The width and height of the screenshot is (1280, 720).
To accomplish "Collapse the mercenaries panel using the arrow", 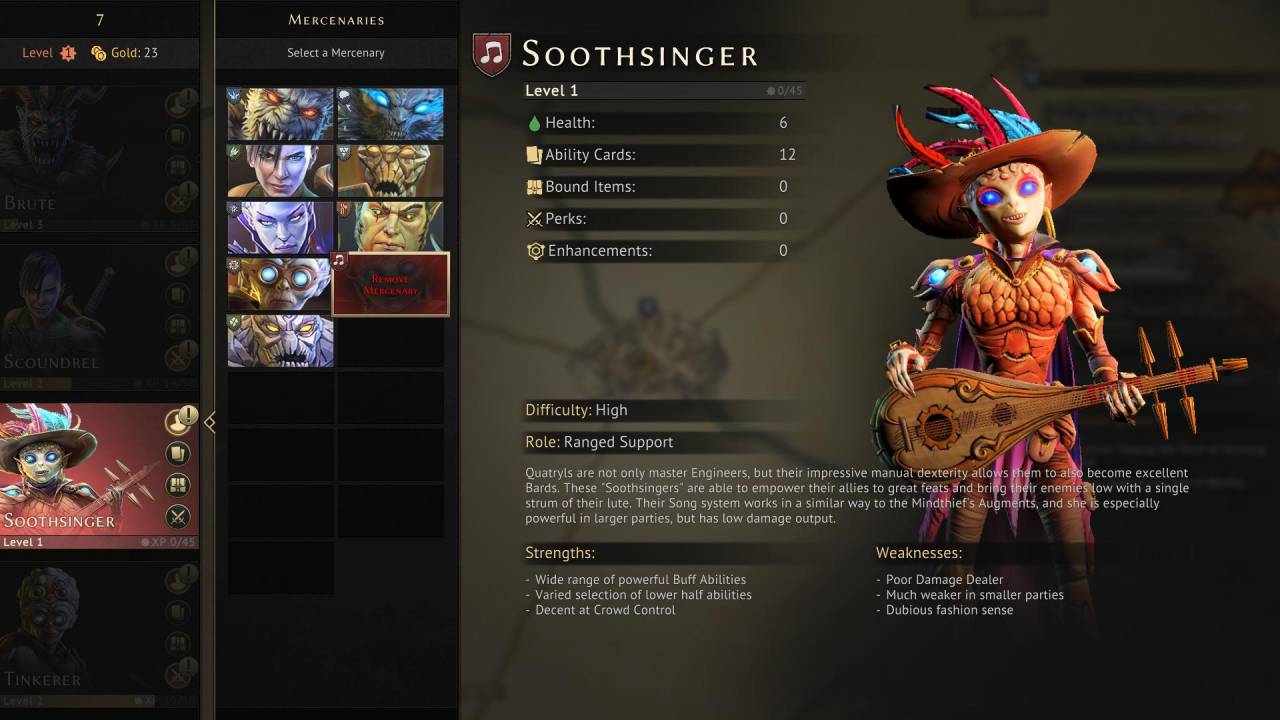I will point(209,423).
